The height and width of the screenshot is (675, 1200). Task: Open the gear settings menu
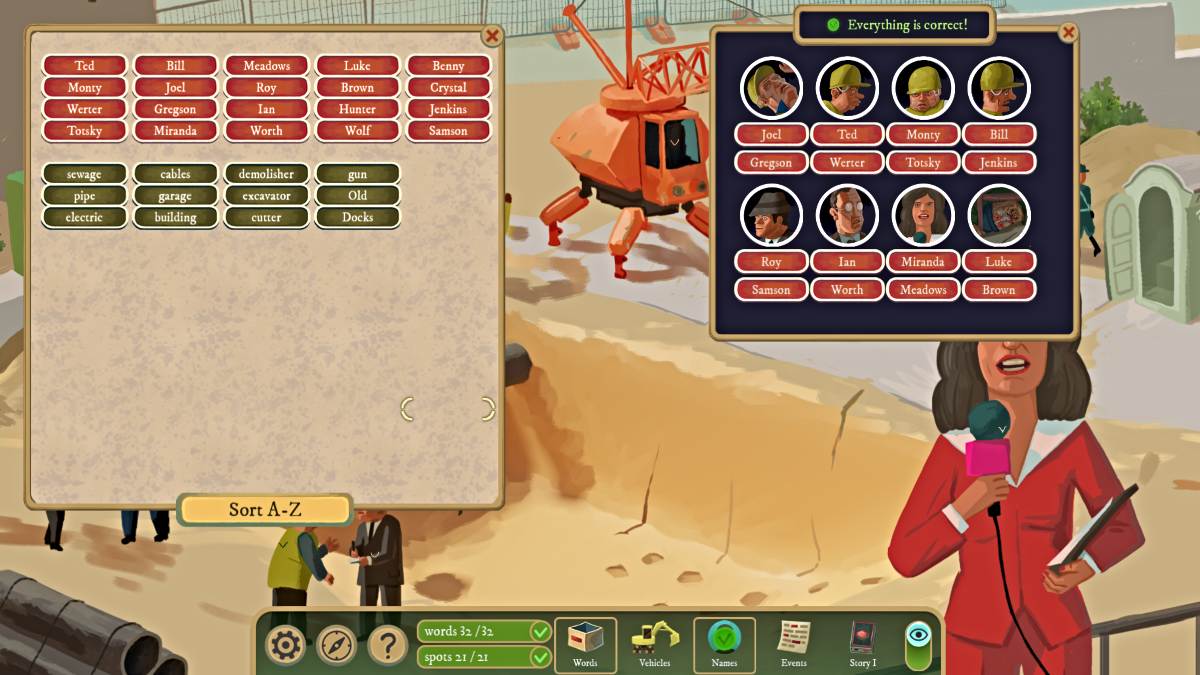tap(285, 646)
